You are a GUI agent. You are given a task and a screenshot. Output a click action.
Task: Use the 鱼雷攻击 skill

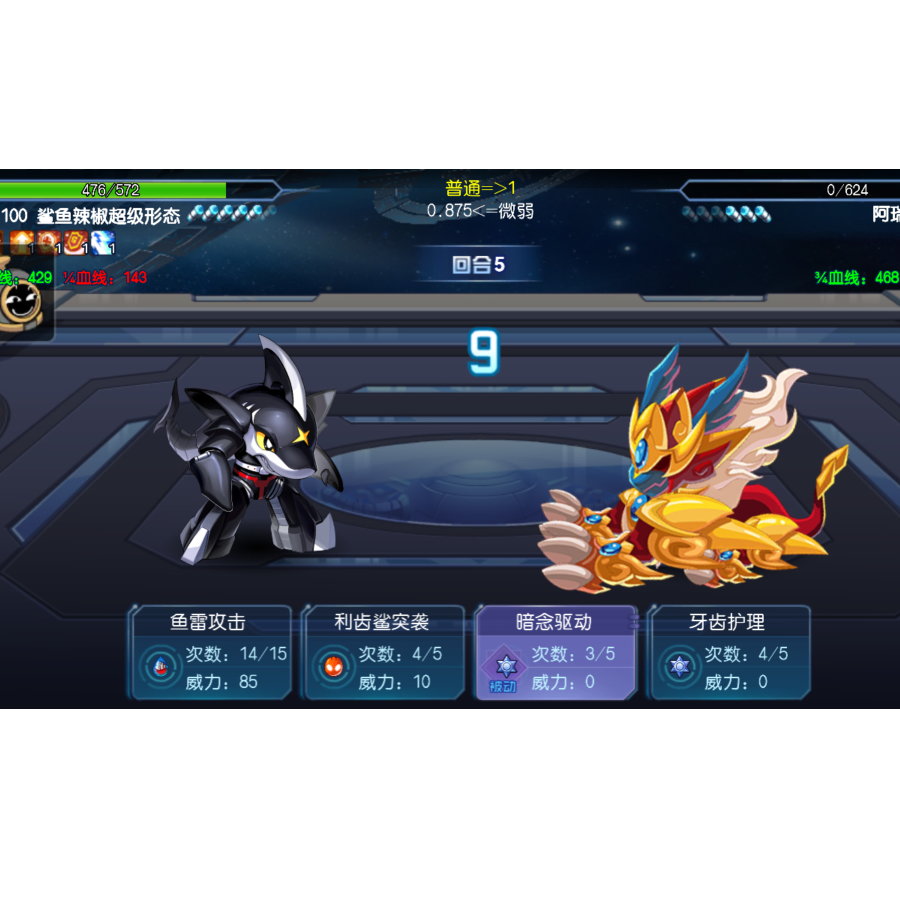(x=210, y=652)
